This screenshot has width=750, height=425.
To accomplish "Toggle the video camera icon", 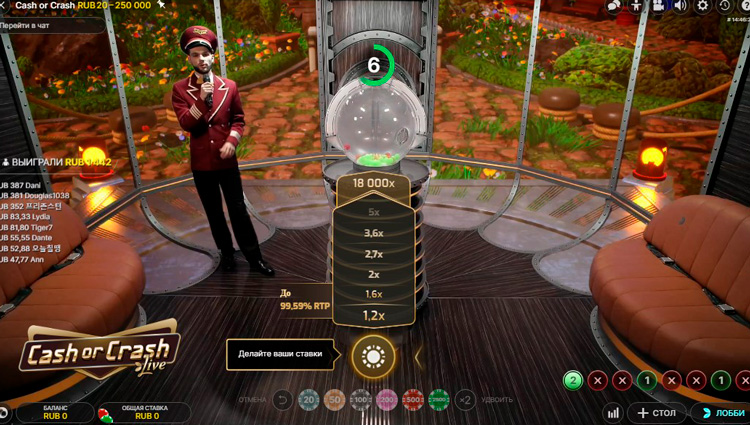I will (x=659, y=6).
